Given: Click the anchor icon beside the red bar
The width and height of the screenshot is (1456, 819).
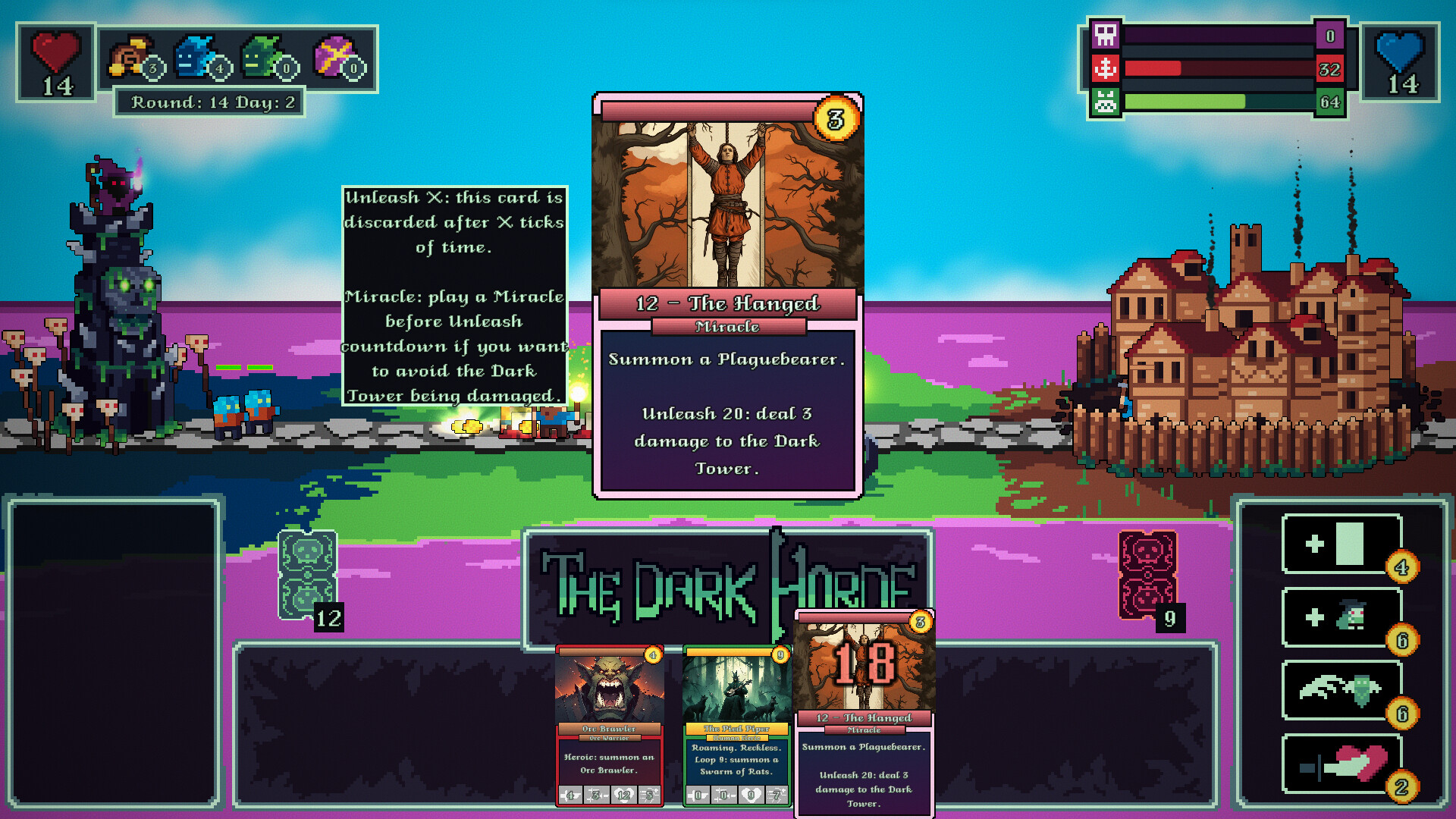Looking at the screenshot, I should (1106, 68).
